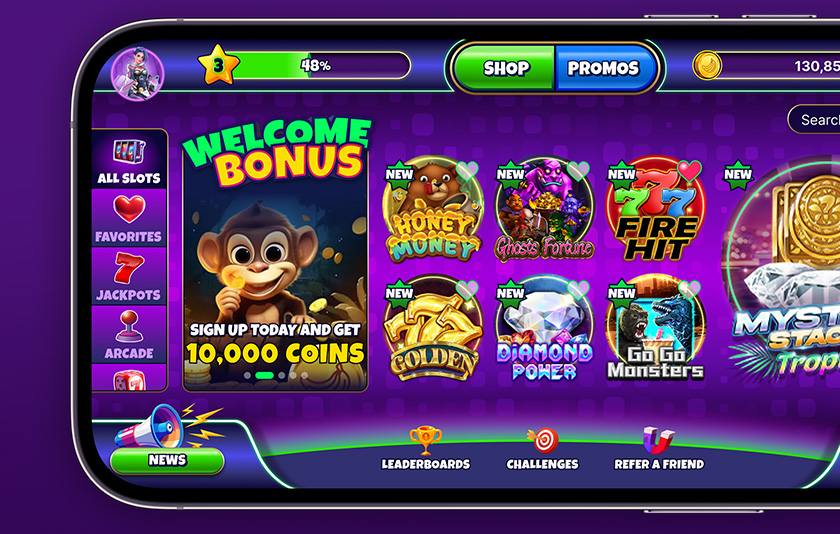Show the Jackpots category

coord(129,277)
